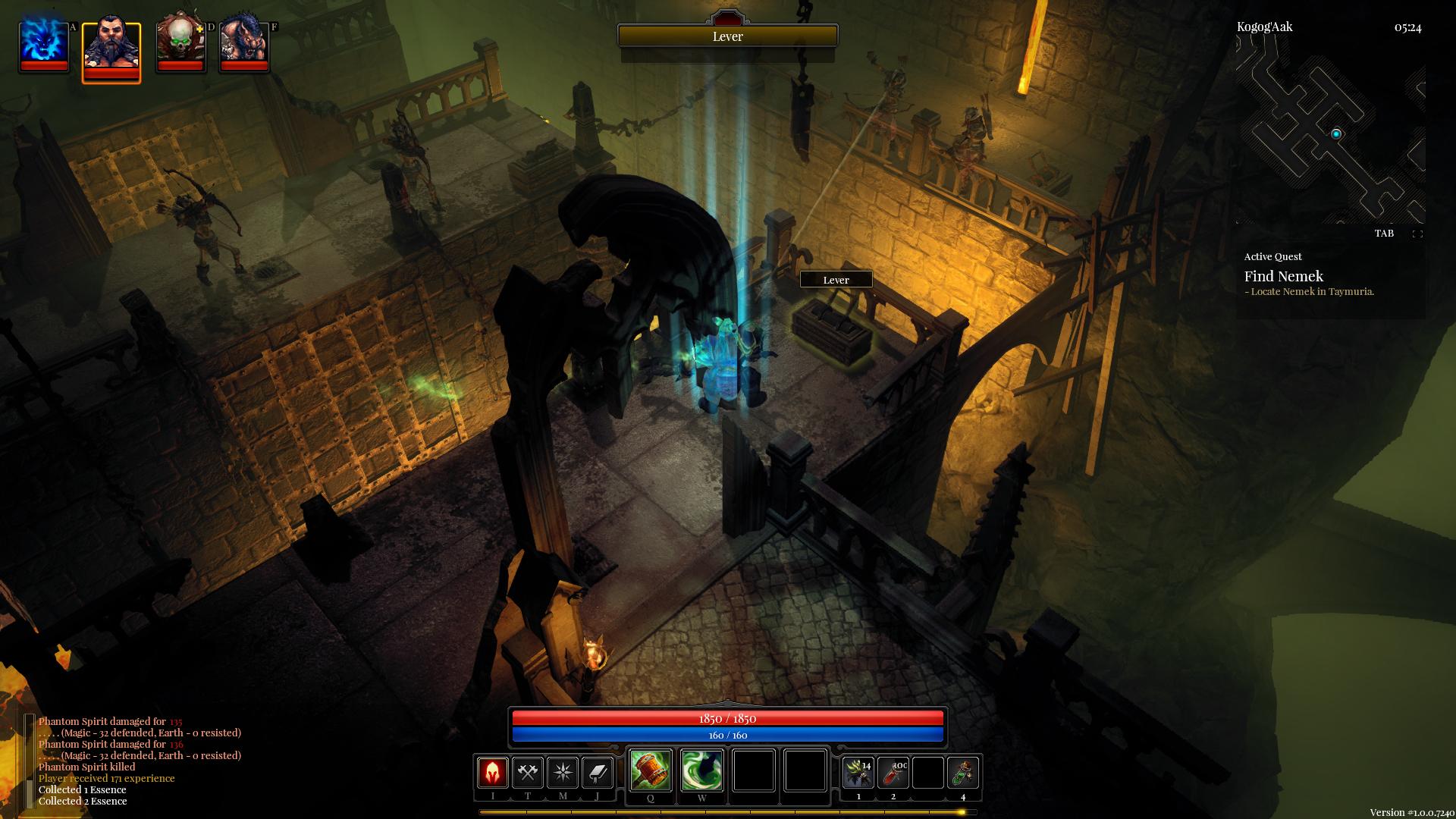Select the blue flame spirit portrait
Viewport: 1456px width, 819px height.
[x=44, y=44]
